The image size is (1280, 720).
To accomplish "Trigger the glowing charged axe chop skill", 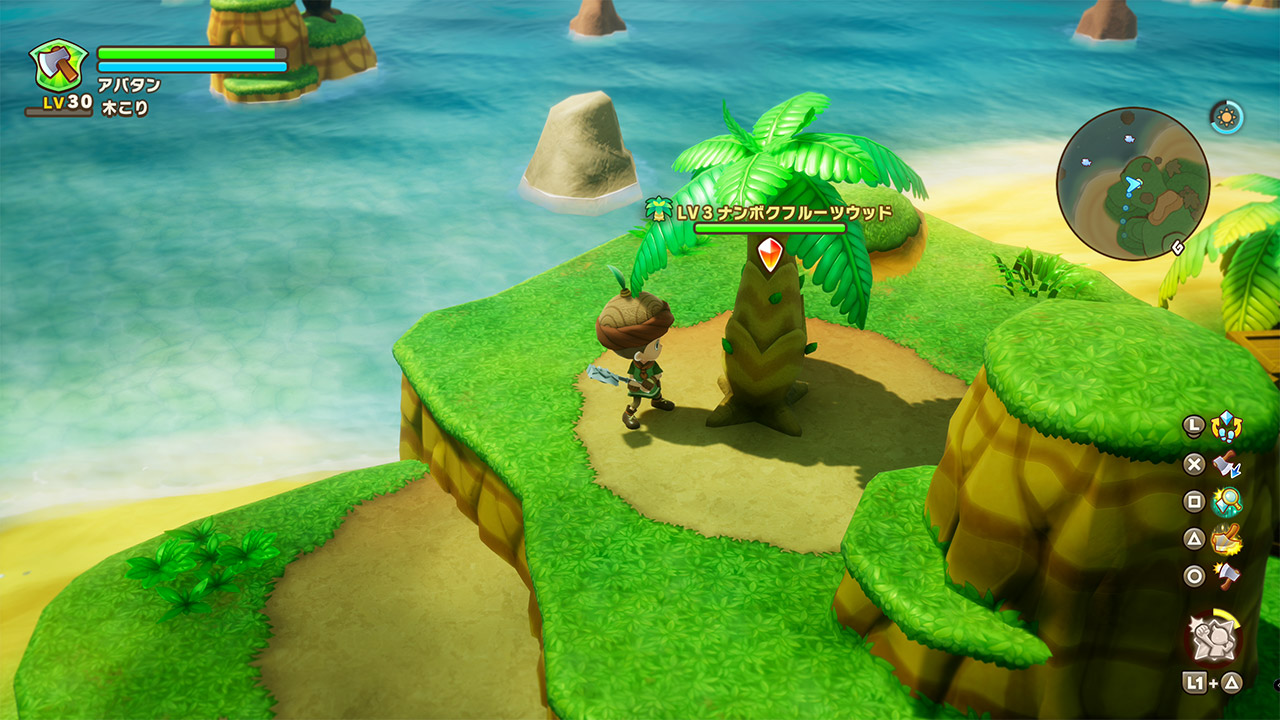I will tap(1226, 540).
